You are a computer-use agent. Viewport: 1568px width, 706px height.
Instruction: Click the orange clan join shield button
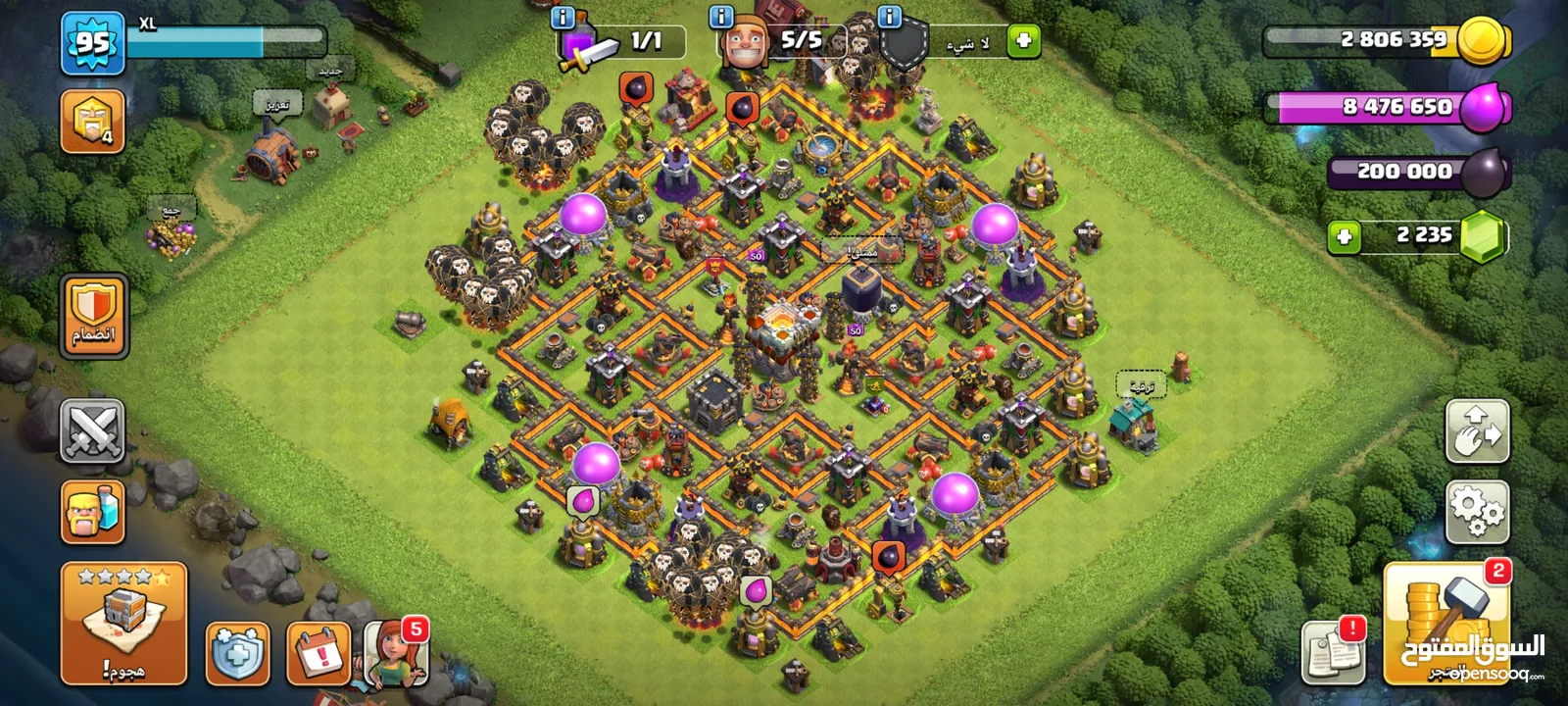[x=94, y=316]
